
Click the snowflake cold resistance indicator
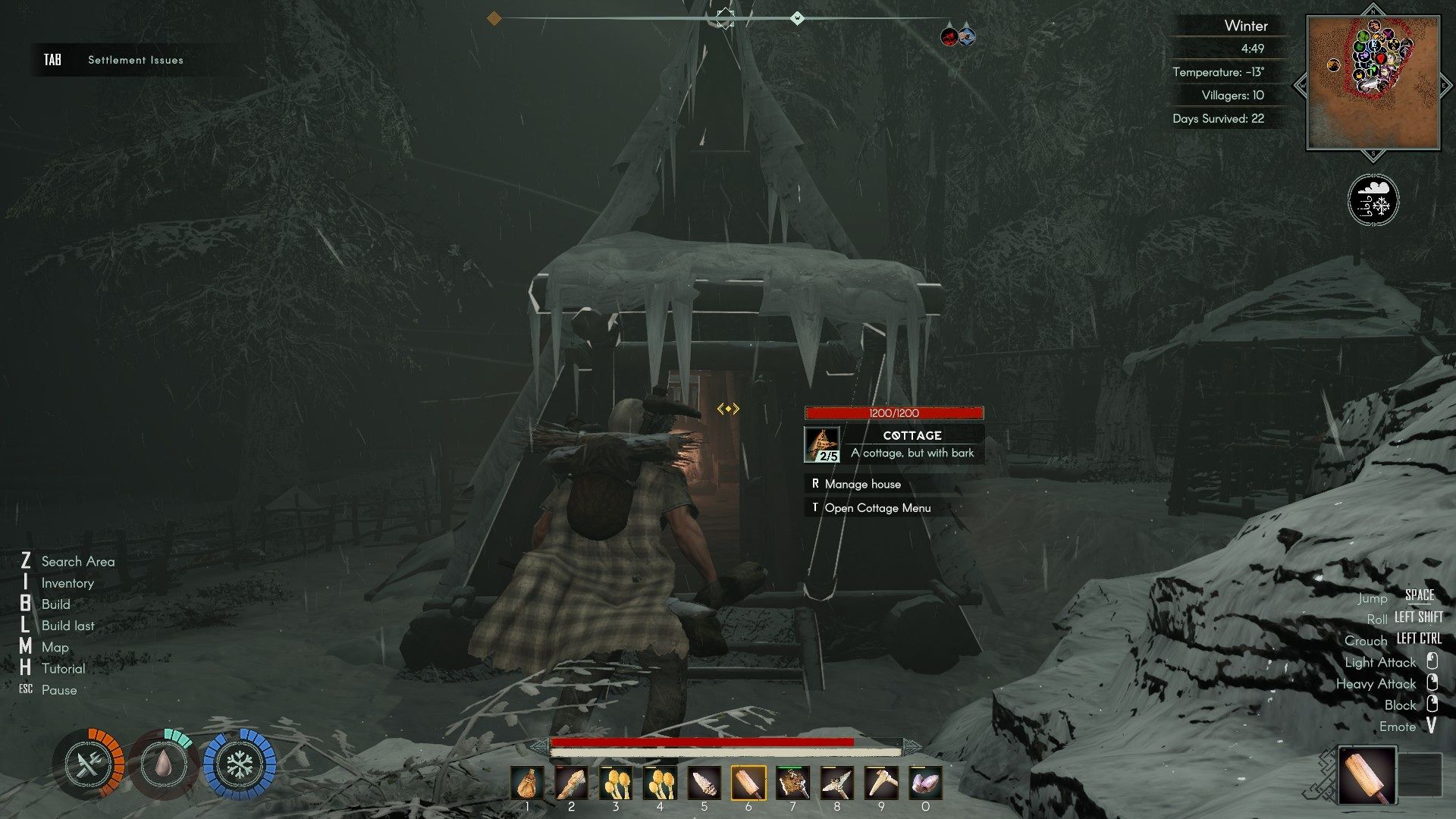coord(241,764)
